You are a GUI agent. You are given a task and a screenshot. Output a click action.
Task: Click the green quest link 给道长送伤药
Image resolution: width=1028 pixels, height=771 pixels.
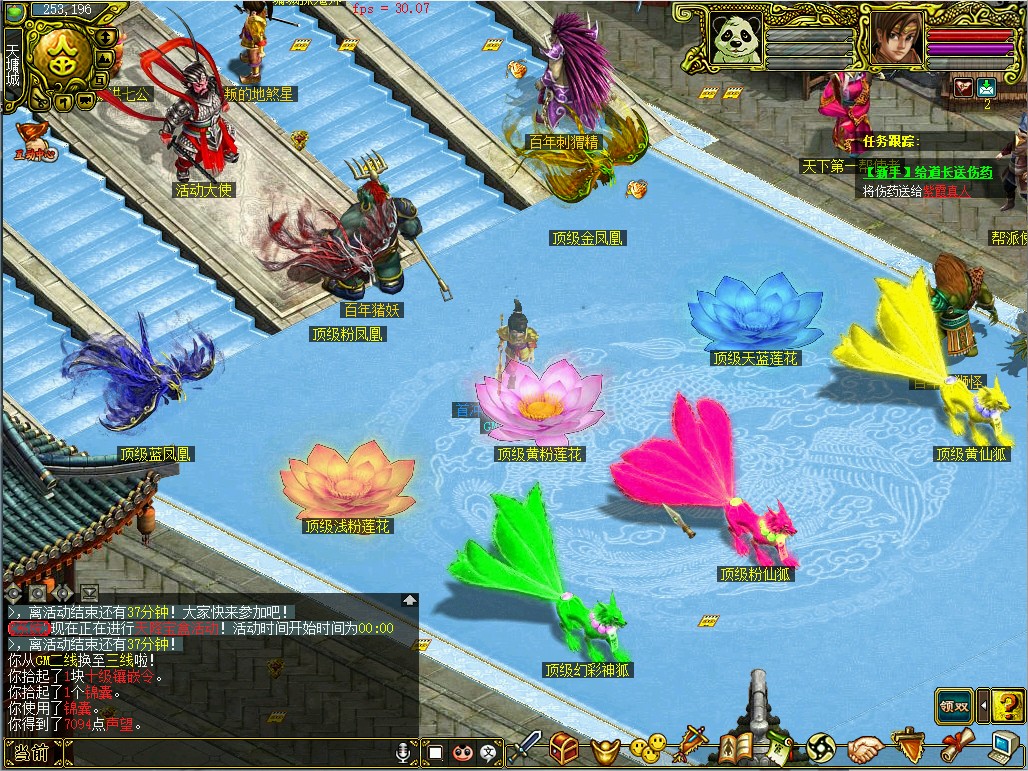point(928,172)
